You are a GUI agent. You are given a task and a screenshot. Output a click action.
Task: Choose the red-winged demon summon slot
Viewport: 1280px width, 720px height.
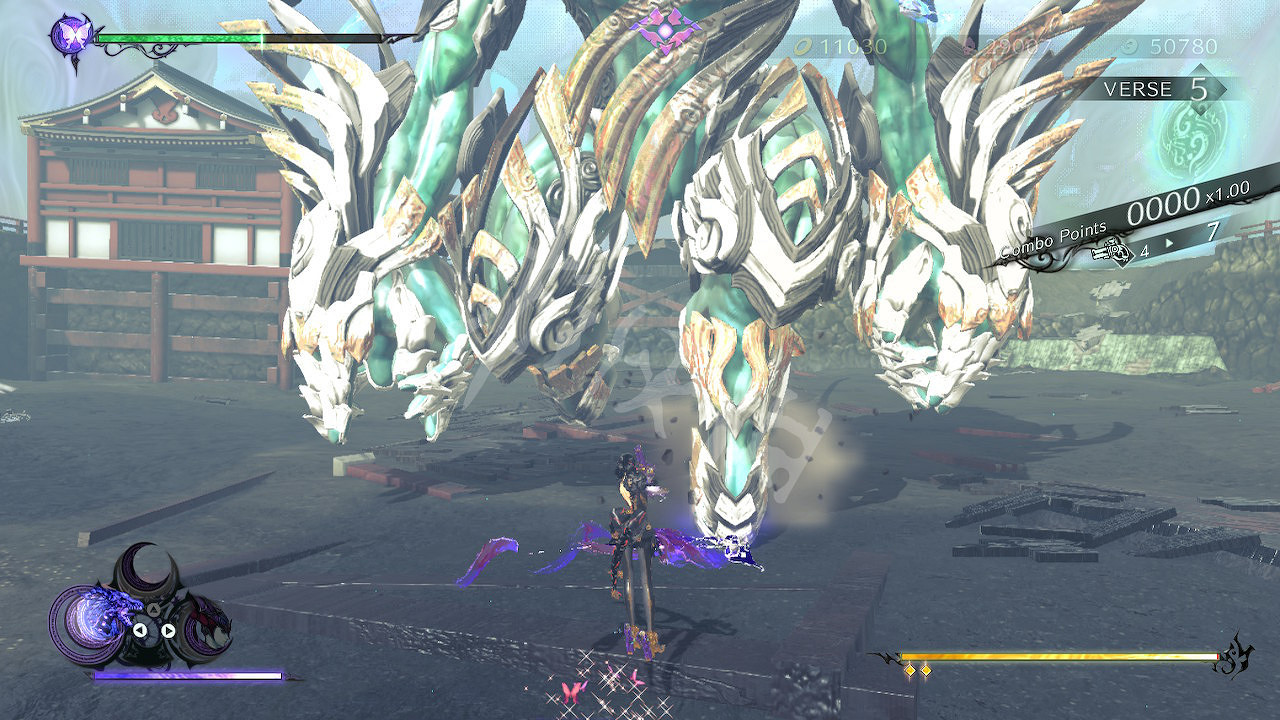coord(208,626)
